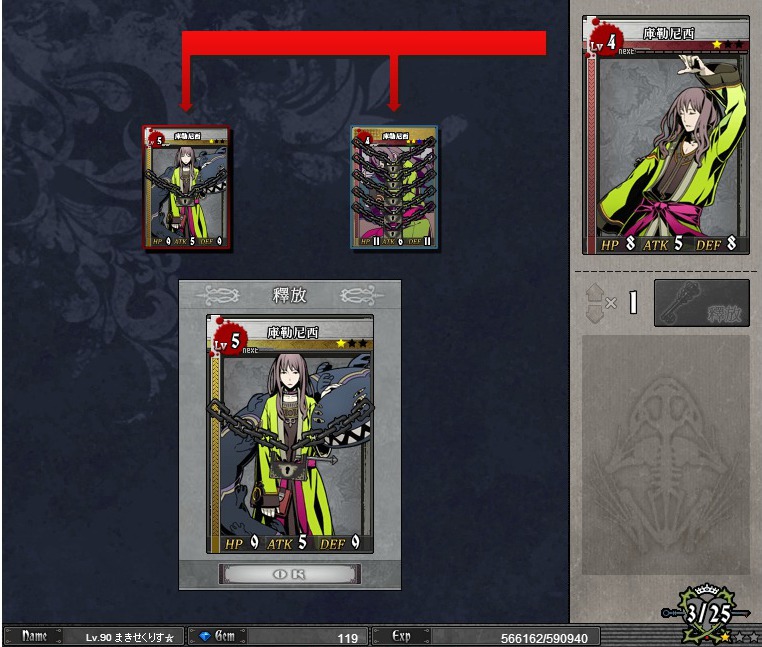762x647 pixels.
Task: Increase release count with the up arrow
Action: point(594,292)
